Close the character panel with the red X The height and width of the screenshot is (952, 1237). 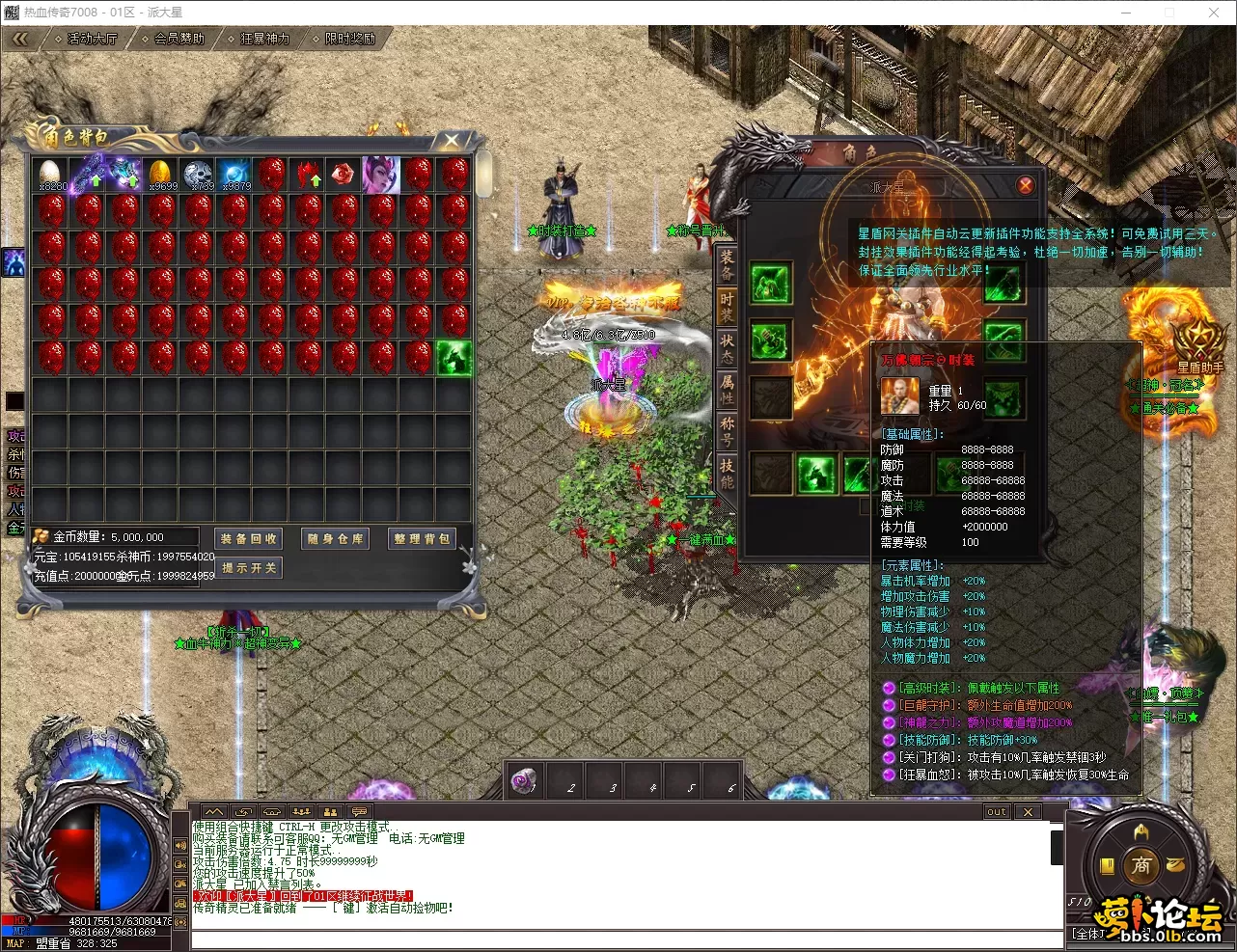coord(1025,185)
